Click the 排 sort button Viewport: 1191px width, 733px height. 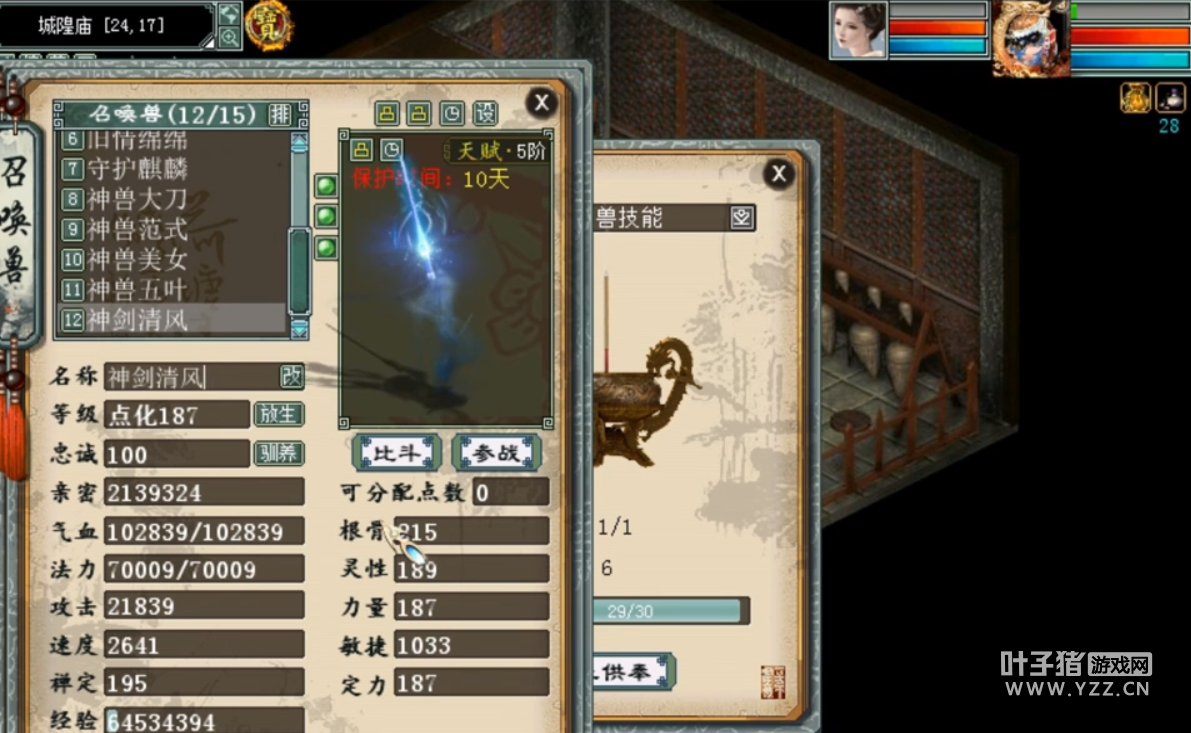click(281, 114)
